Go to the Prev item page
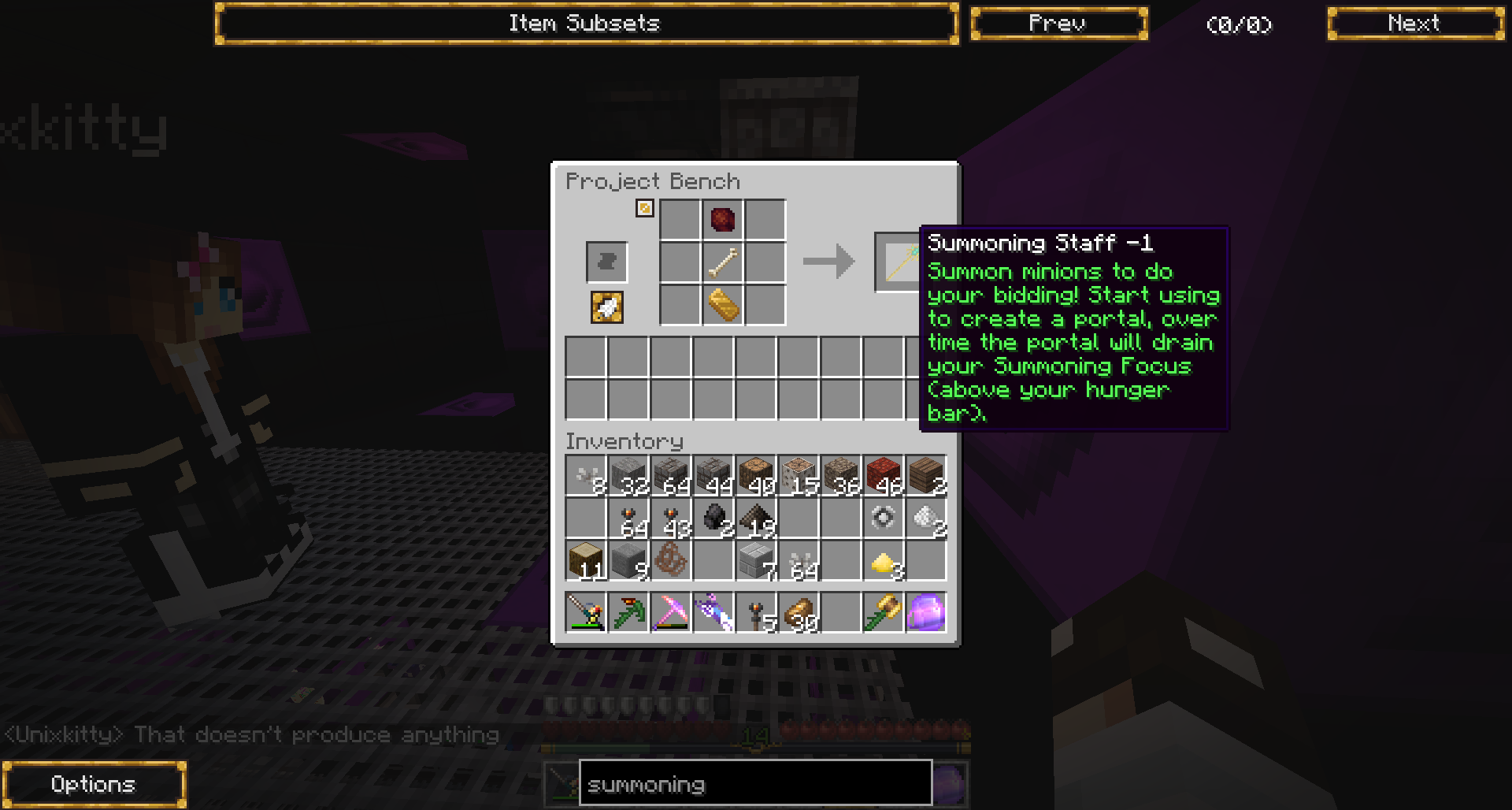1512x810 pixels. tap(1058, 24)
